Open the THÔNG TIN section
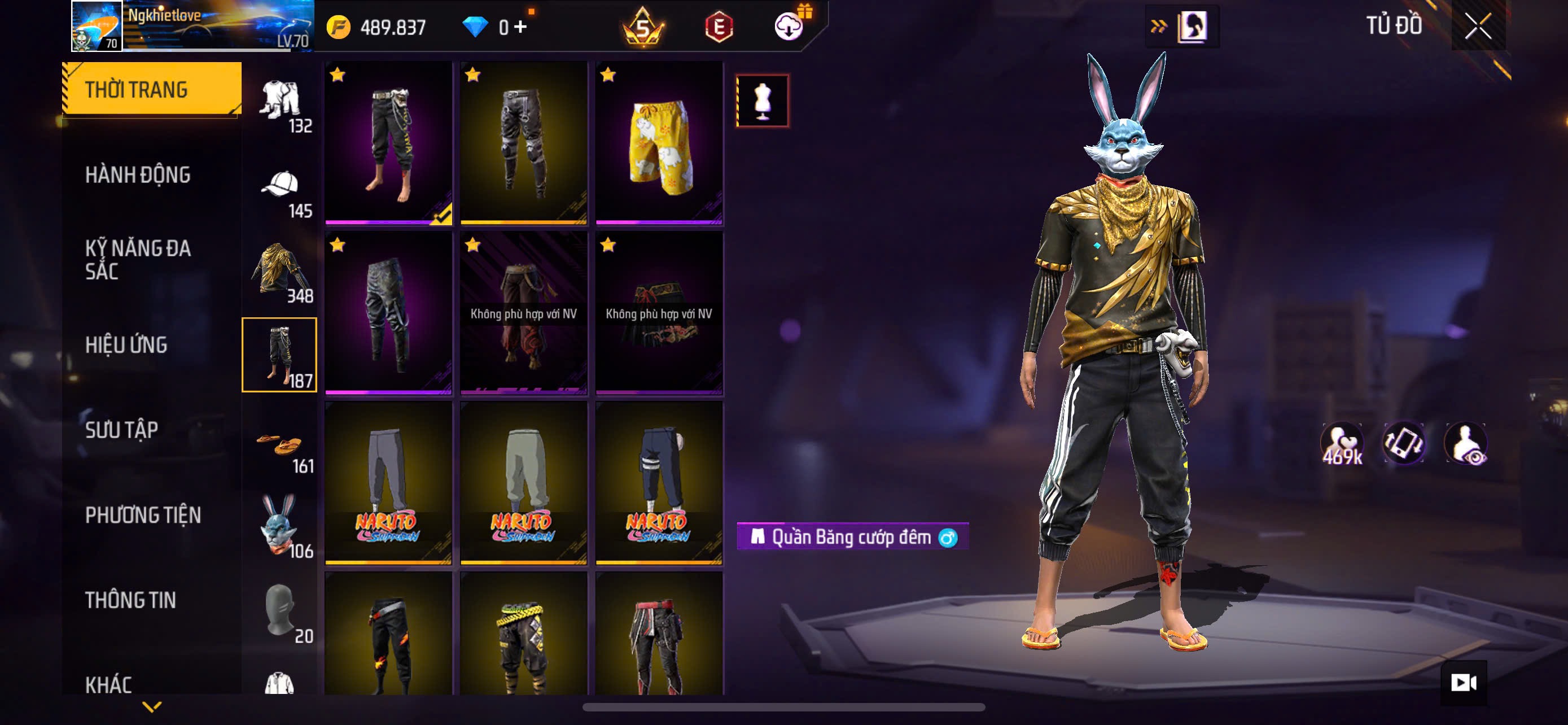 click(130, 600)
